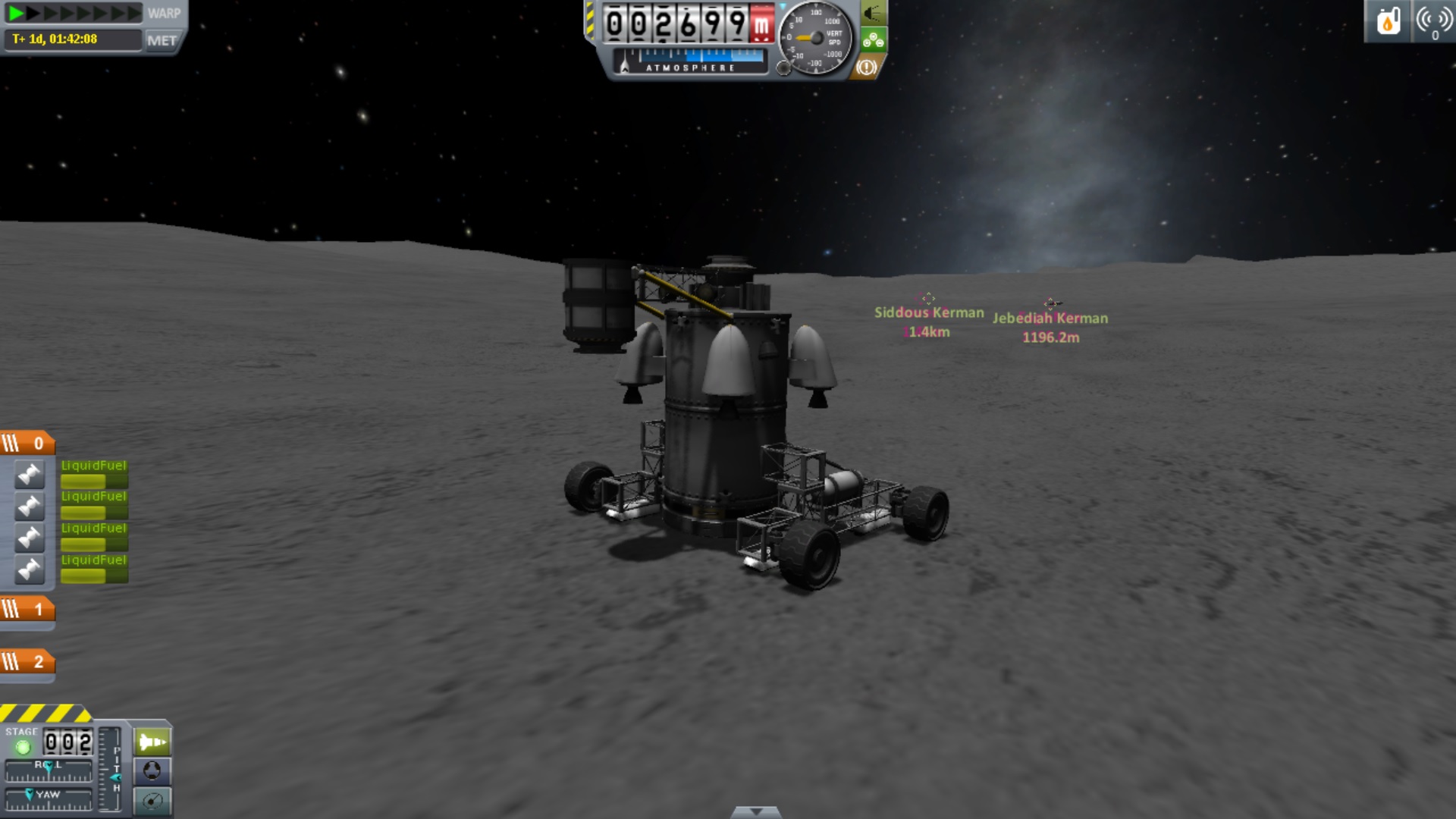Expand the collapsed navball arrow tab
This screenshot has width=1456, height=819.
point(755,812)
